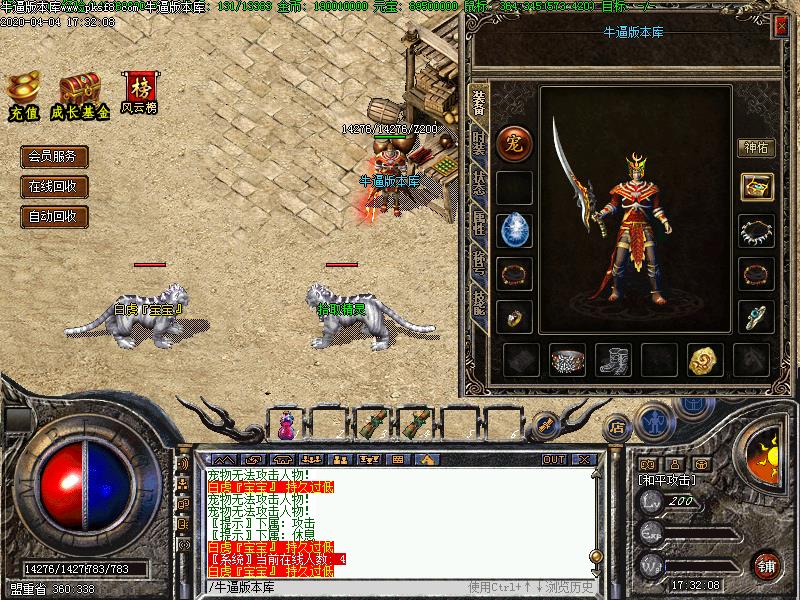Viewport: 800px width, 600px height.
Task: Click the chat window OUT button
Action: 553,460
